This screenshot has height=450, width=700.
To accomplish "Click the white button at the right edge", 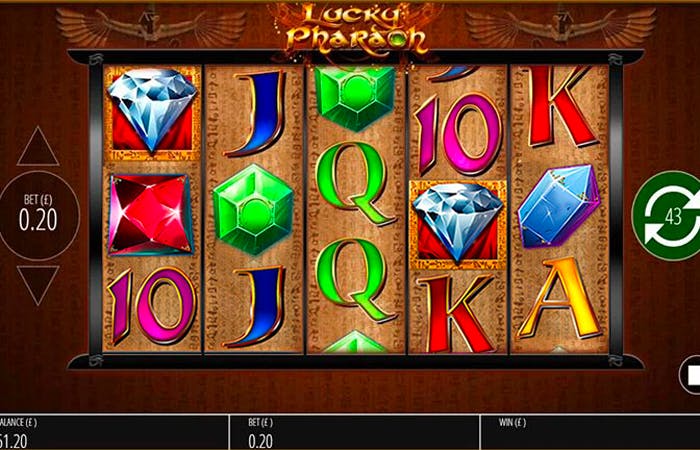I will click(x=691, y=376).
